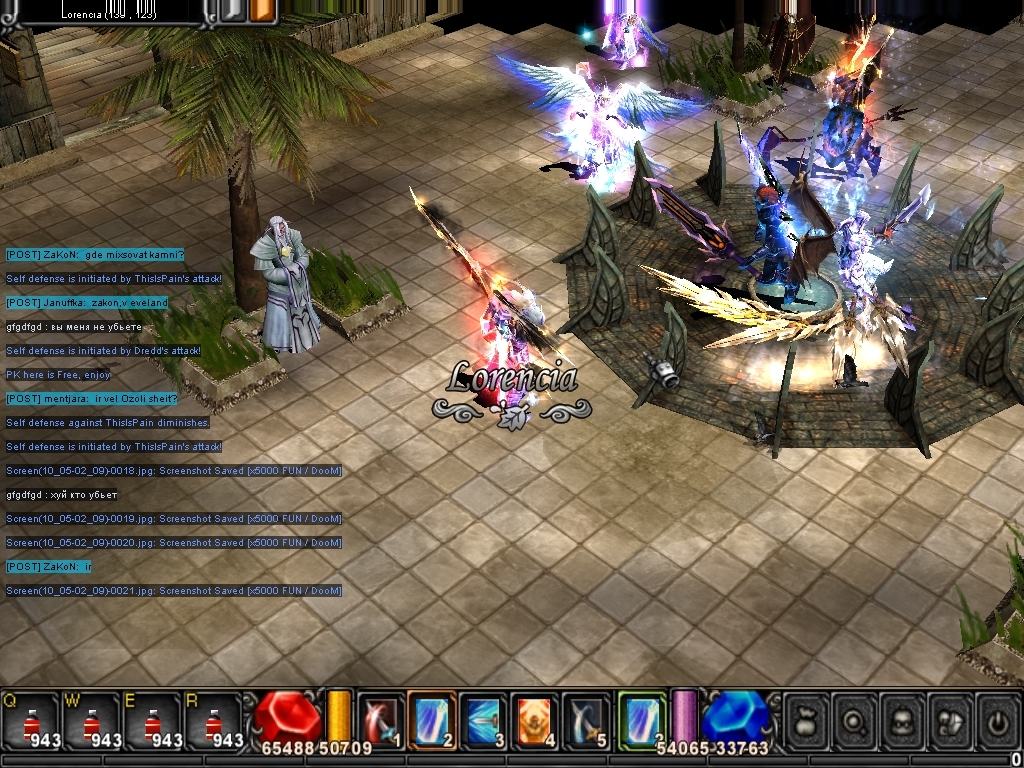Use the R slot red potion
The height and width of the screenshot is (768, 1024).
(213, 722)
